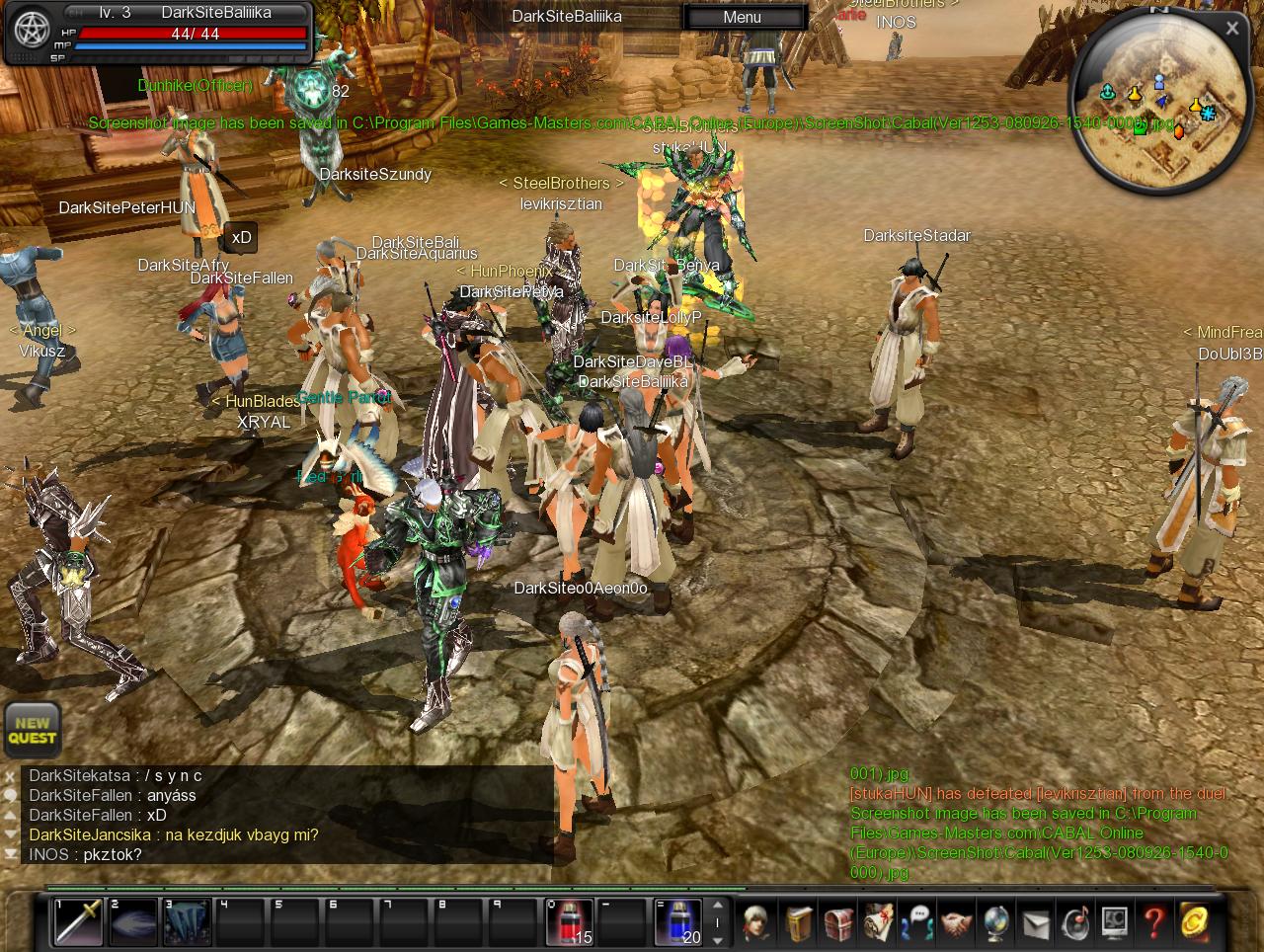This screenshot has width=1264, height=952.
Task: Switch hotbar page with the up arrow
Action: [718, 905]
